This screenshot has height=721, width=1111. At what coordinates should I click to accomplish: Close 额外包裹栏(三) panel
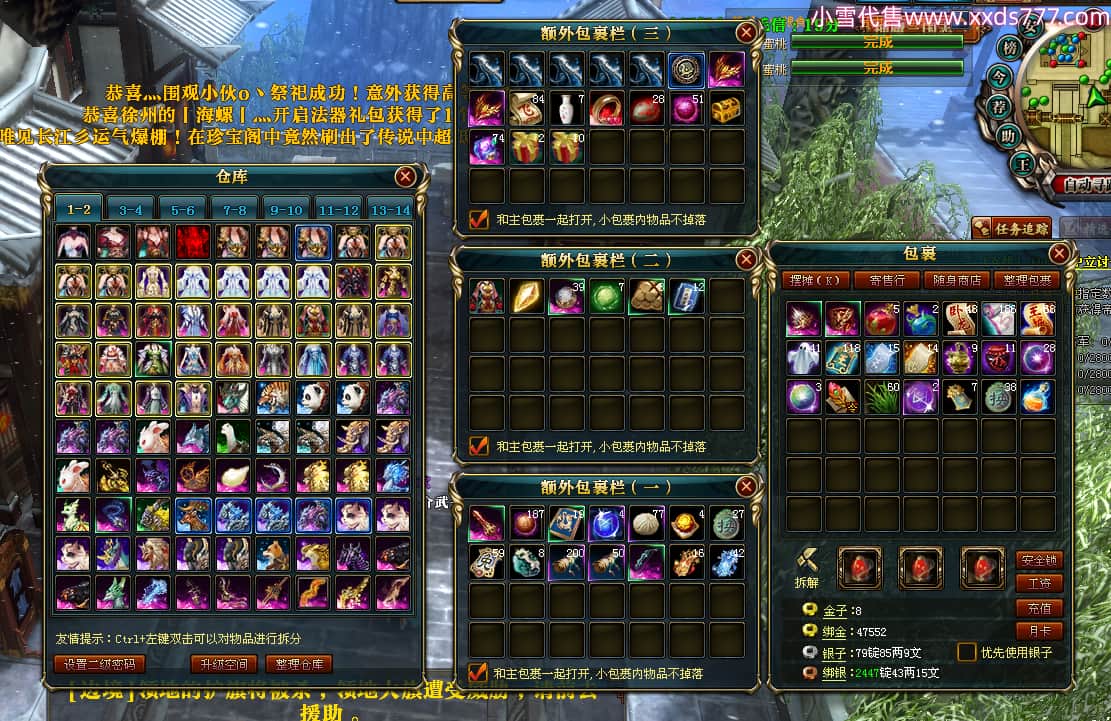745,32
